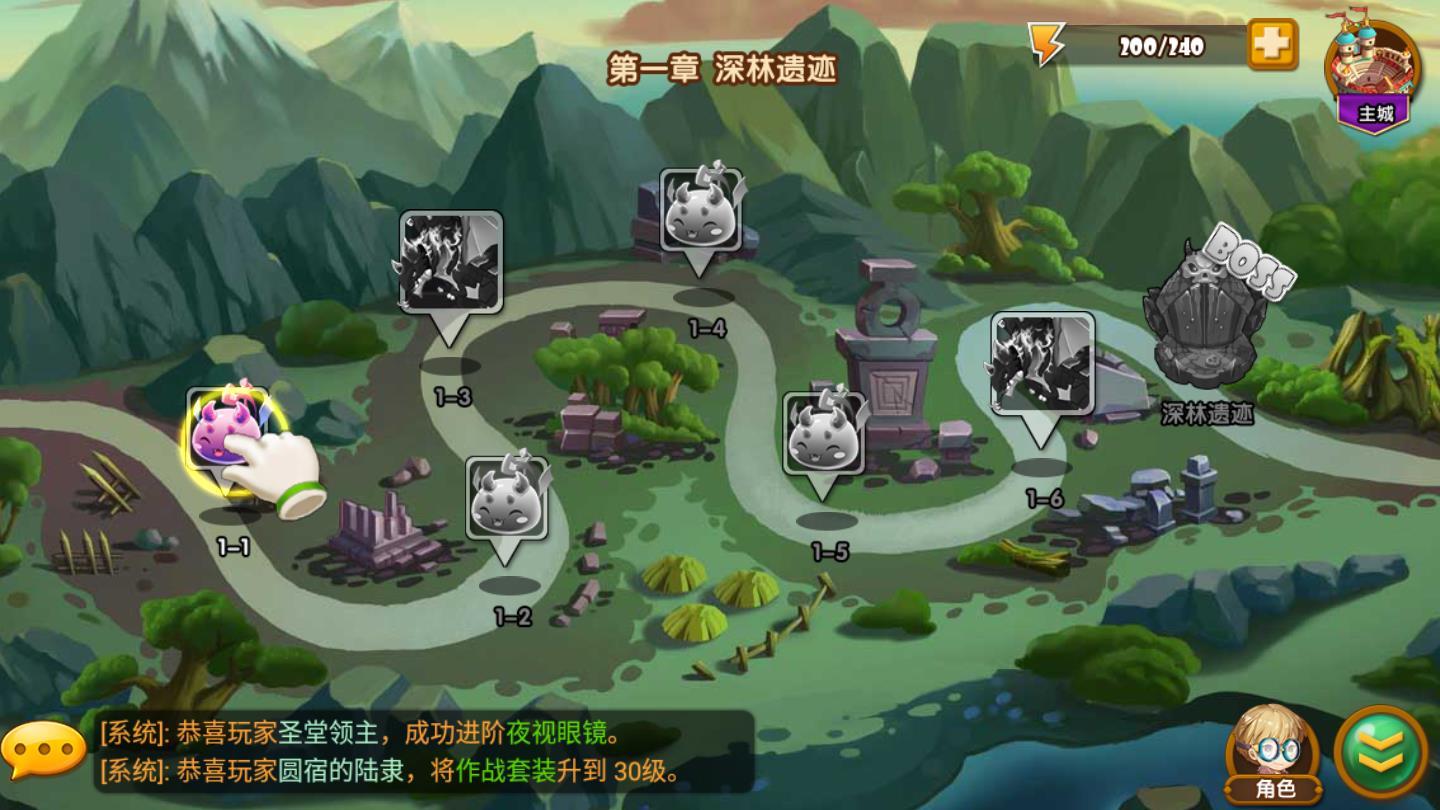
Task: Open chat via the speech bubble icon
Action: click(43, 749)
